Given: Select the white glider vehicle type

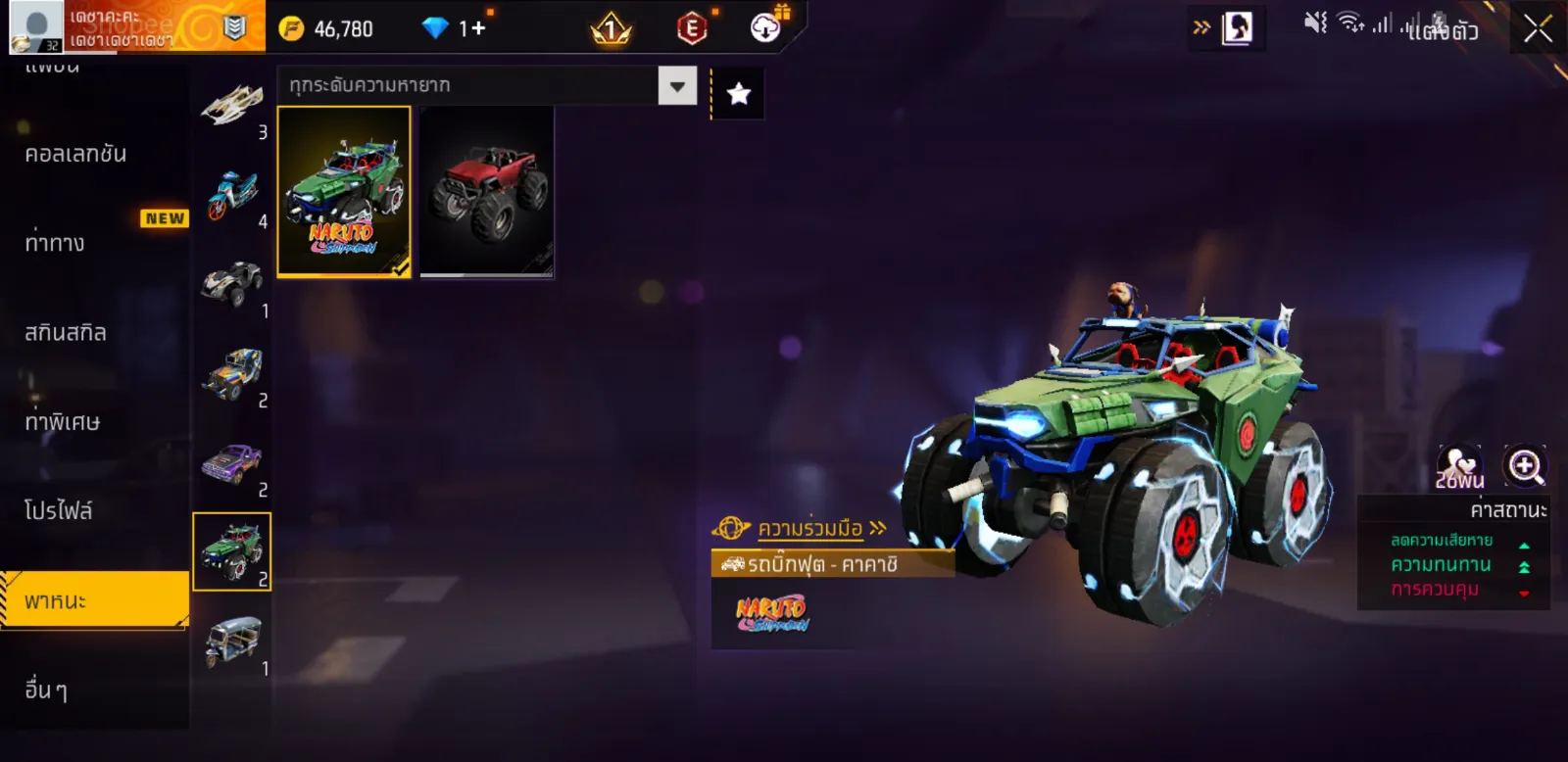Looking at the screenshot, I should [x=232, y=106].
